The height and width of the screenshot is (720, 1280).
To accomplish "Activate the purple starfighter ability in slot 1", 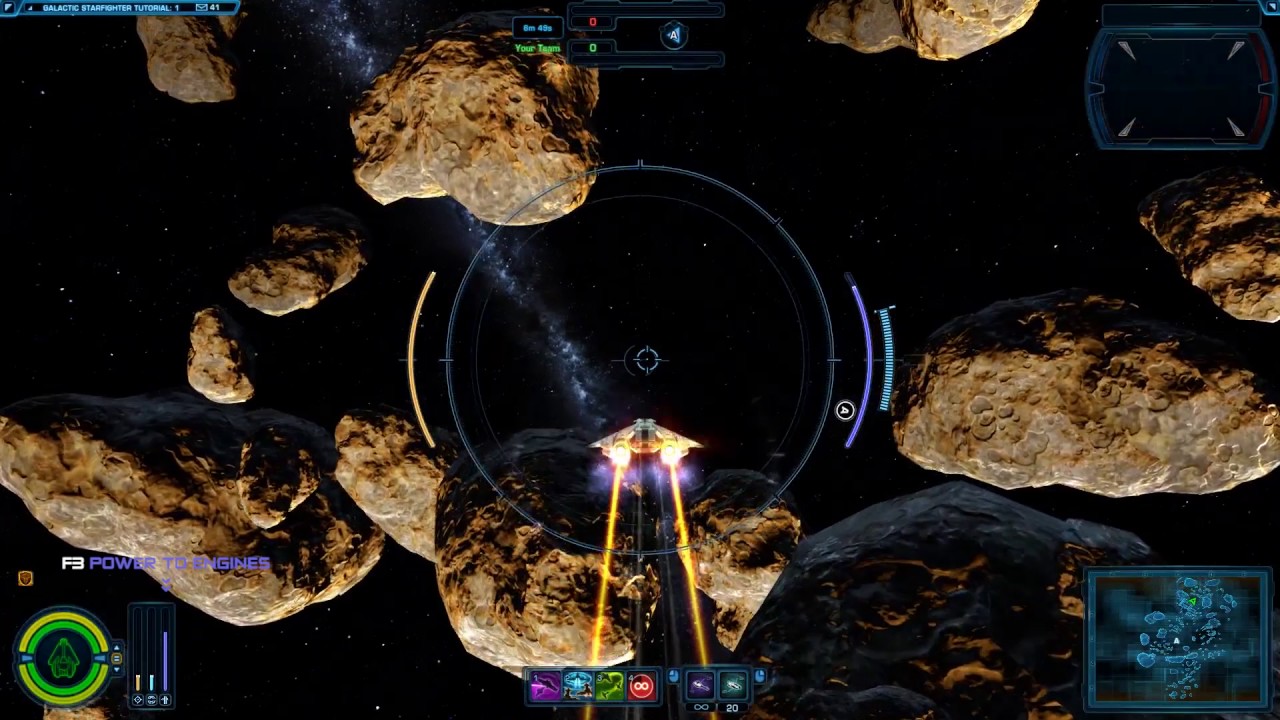I will click(545, 686).
